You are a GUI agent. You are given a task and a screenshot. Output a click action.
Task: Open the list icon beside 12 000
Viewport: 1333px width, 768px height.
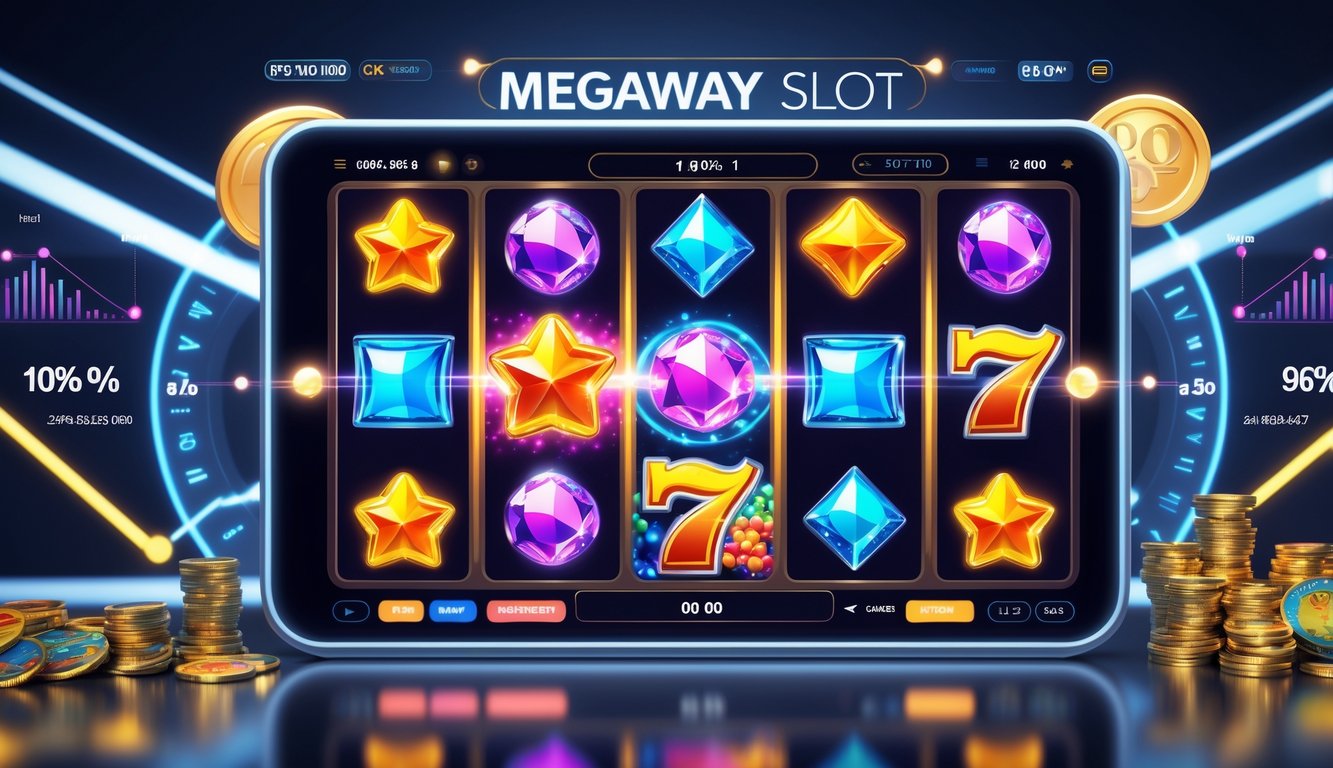pos(982,165)
